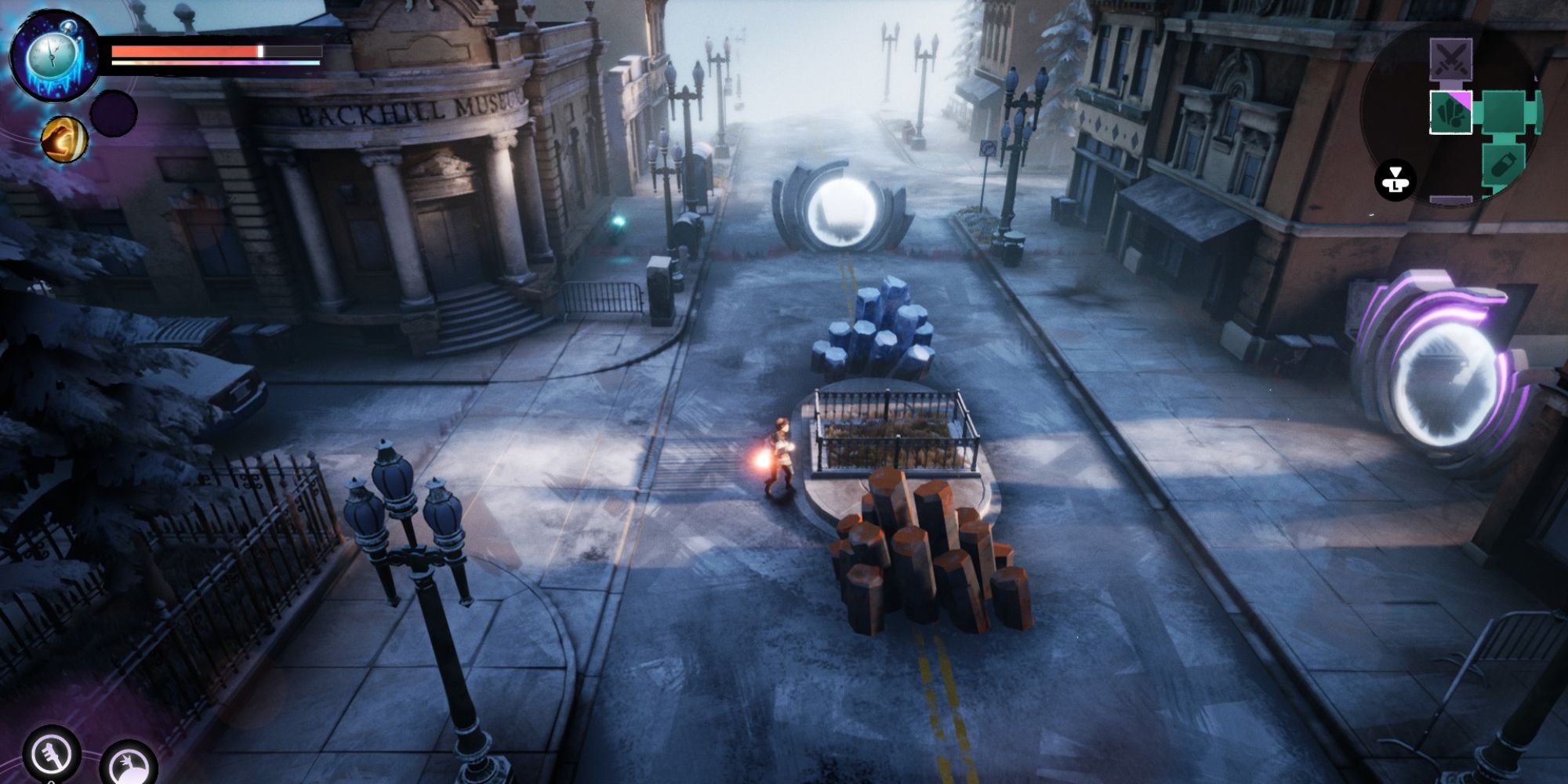Select the highlighted crystal room on minimap
The width and height of the screenshot is (1568, 784).
point(1450,113)
